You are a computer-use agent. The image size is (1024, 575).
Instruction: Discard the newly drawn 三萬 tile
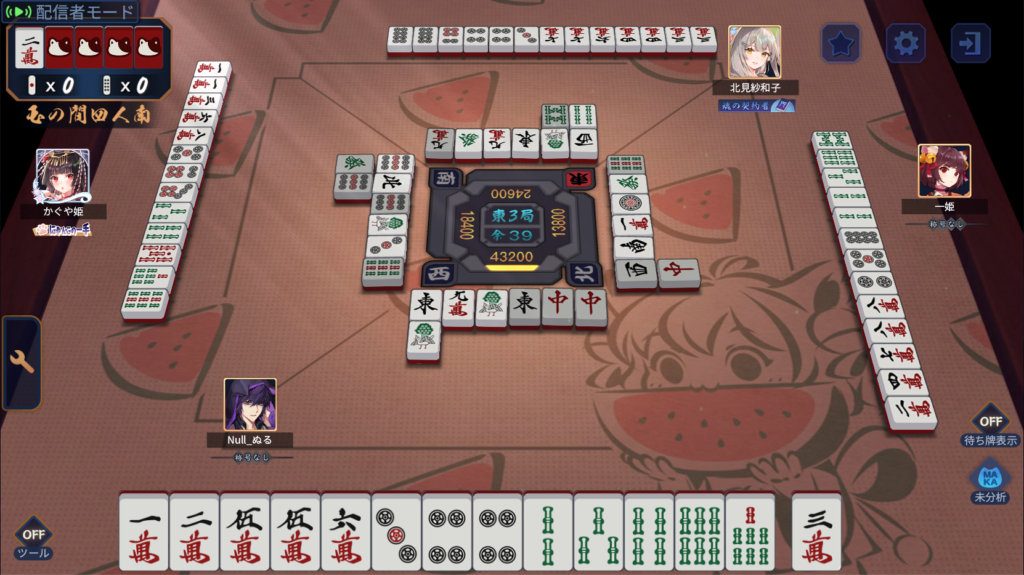point(816,532)
